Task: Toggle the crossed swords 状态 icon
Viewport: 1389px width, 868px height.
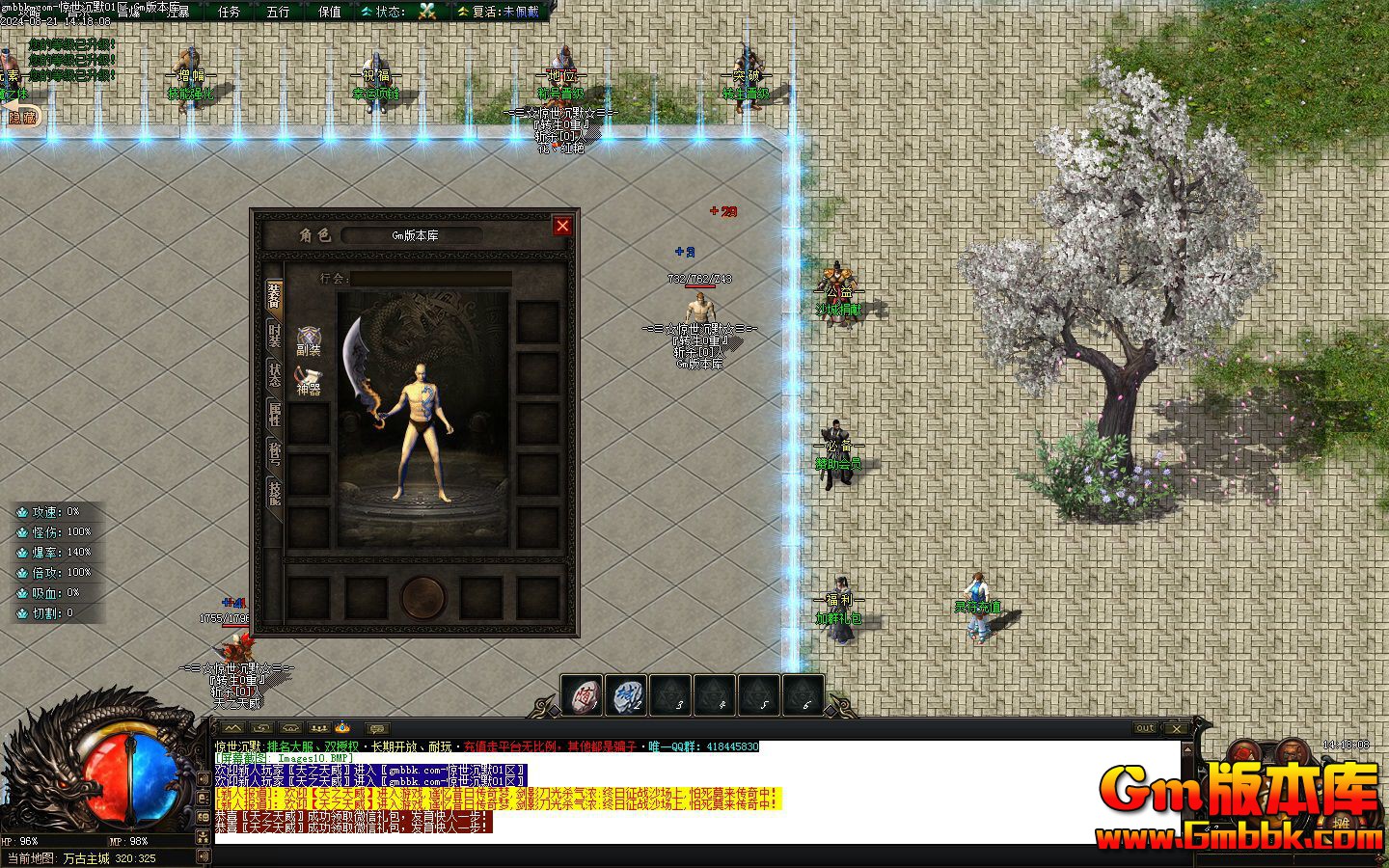Action: pyautogui.click(x=427, y=12)
